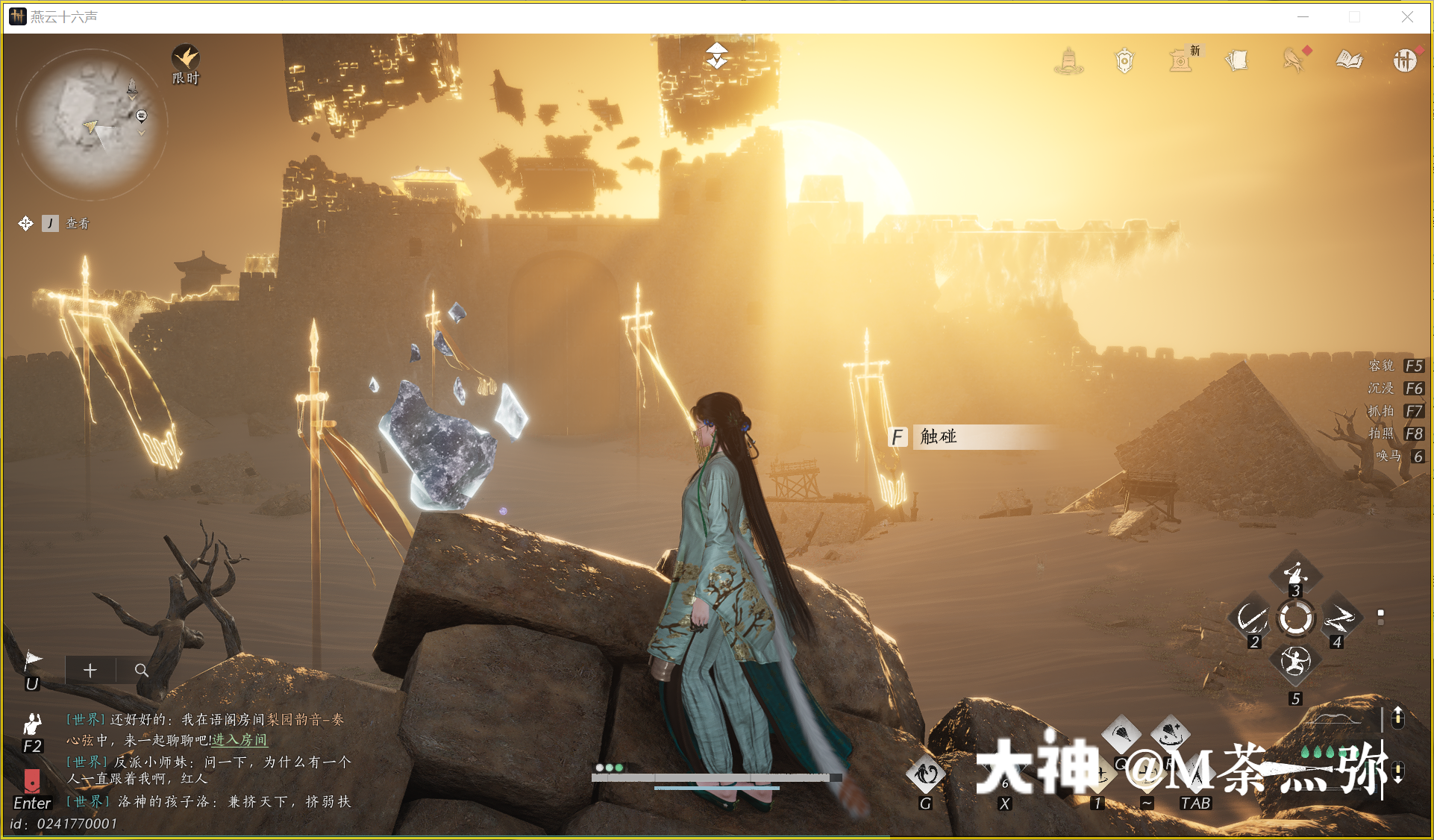This screenshot has width=1434, height=840.
Task: Open the shield emblem menu icon
Action: (1124, 60)
